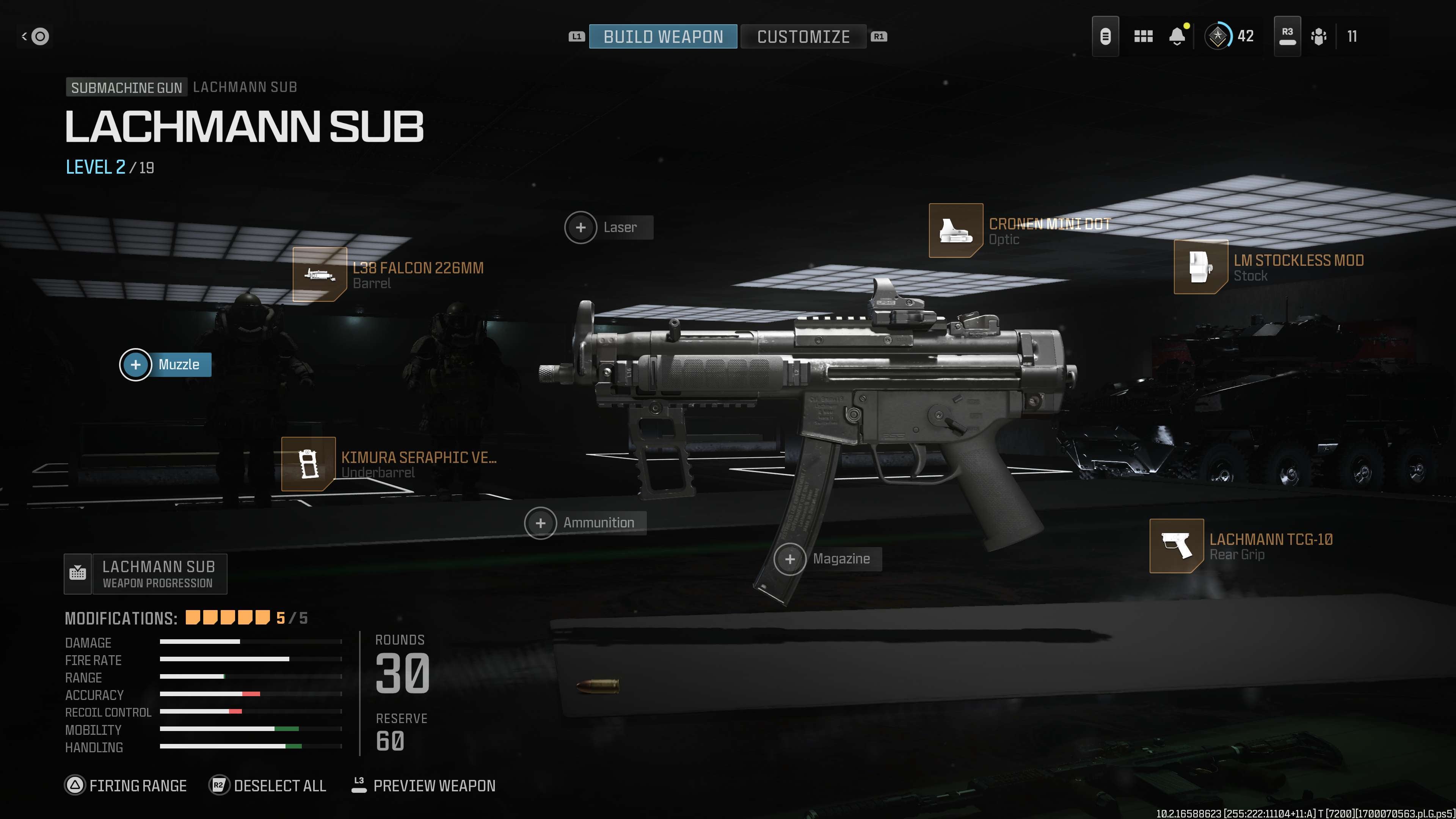Deselect all attachments

pos(268,786)
